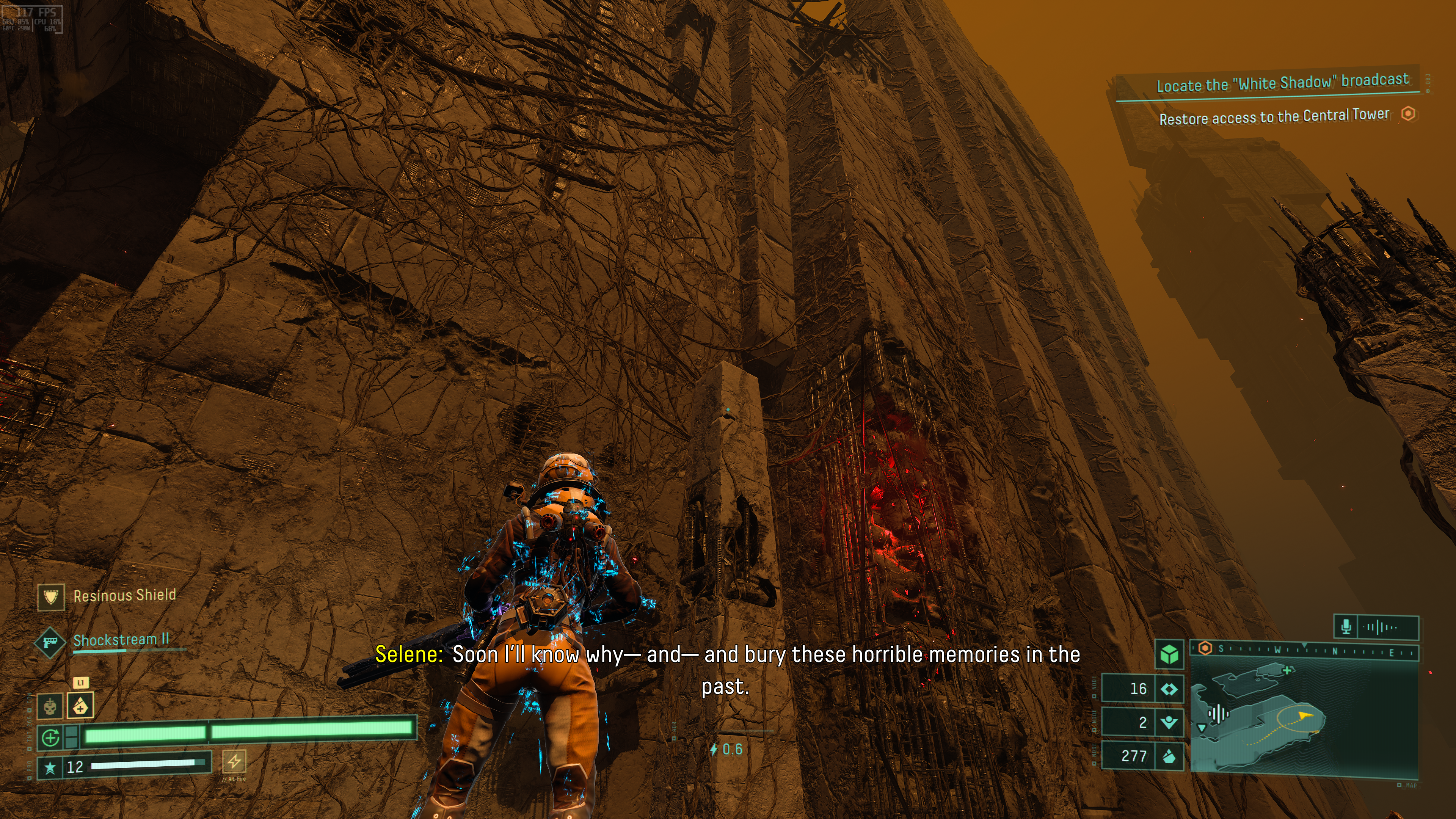1456x819 pixels.
Task: Select the Shockstream II weapon icon
Action: pyautogui.click(x=50, y=642)
